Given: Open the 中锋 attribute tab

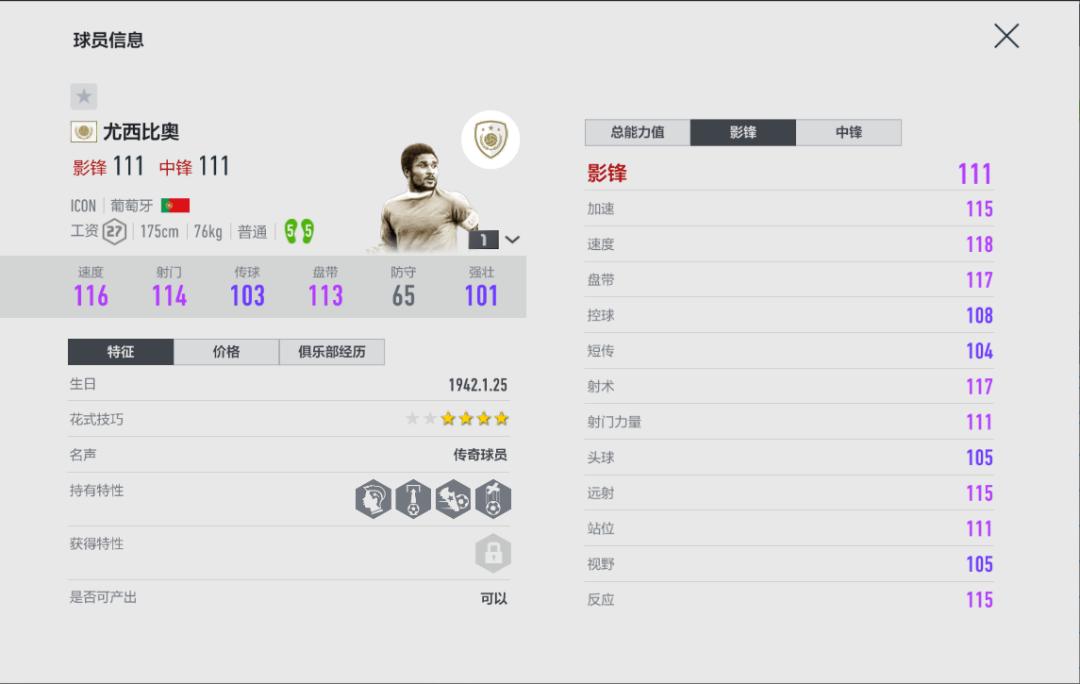Looking at the screenshot, I should click(848, 132).
